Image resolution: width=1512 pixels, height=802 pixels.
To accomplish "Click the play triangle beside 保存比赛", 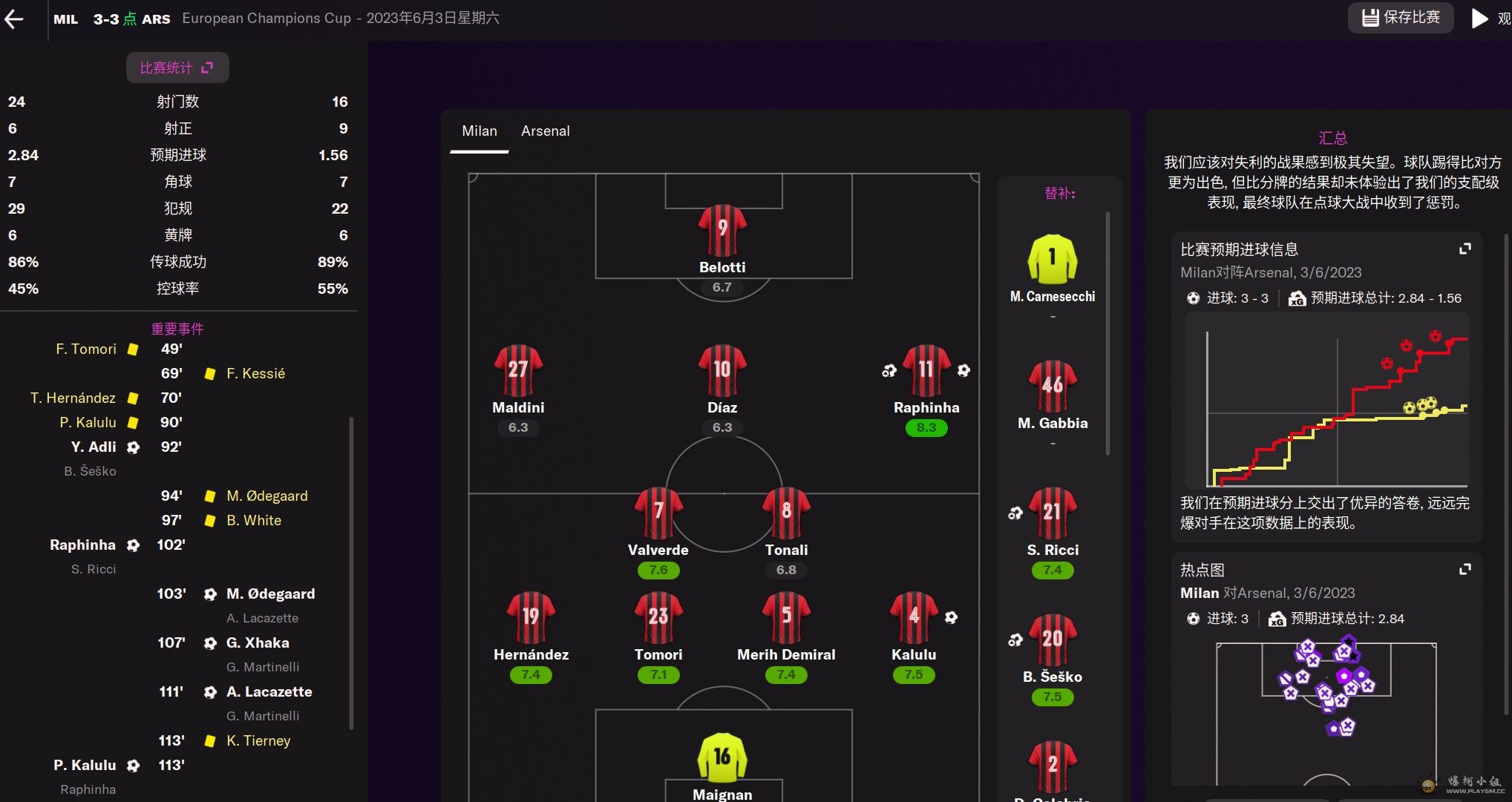I will [1479, 19].
